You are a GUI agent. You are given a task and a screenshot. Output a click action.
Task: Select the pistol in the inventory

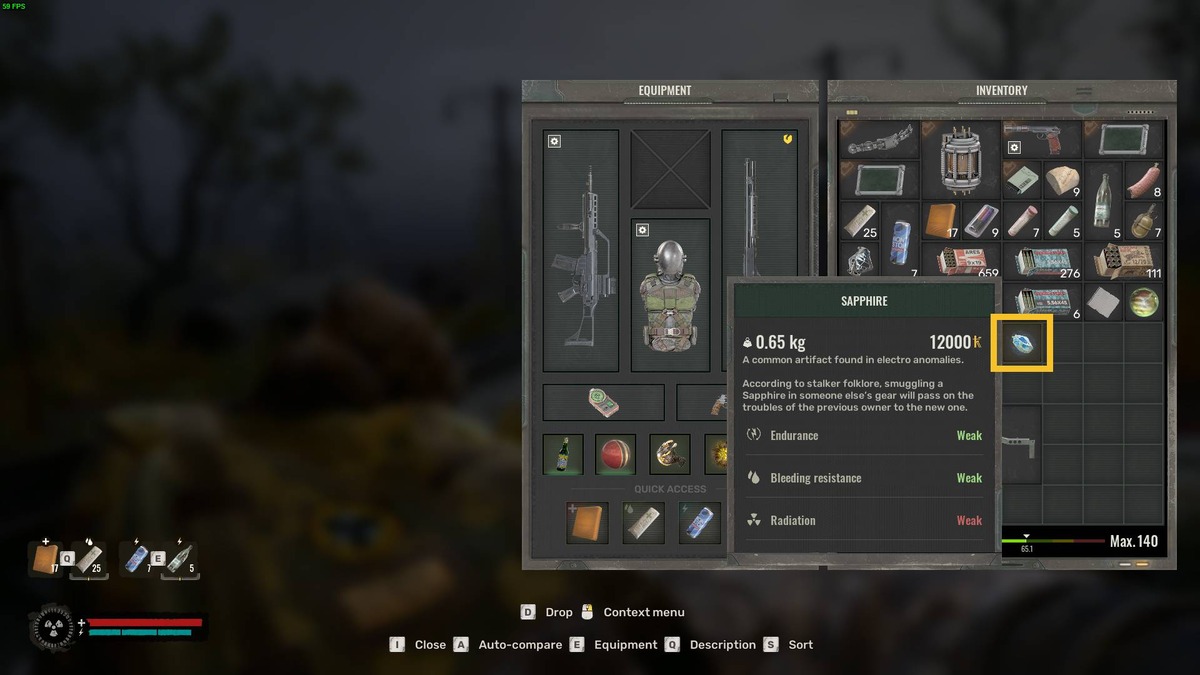coord(1041,137)
